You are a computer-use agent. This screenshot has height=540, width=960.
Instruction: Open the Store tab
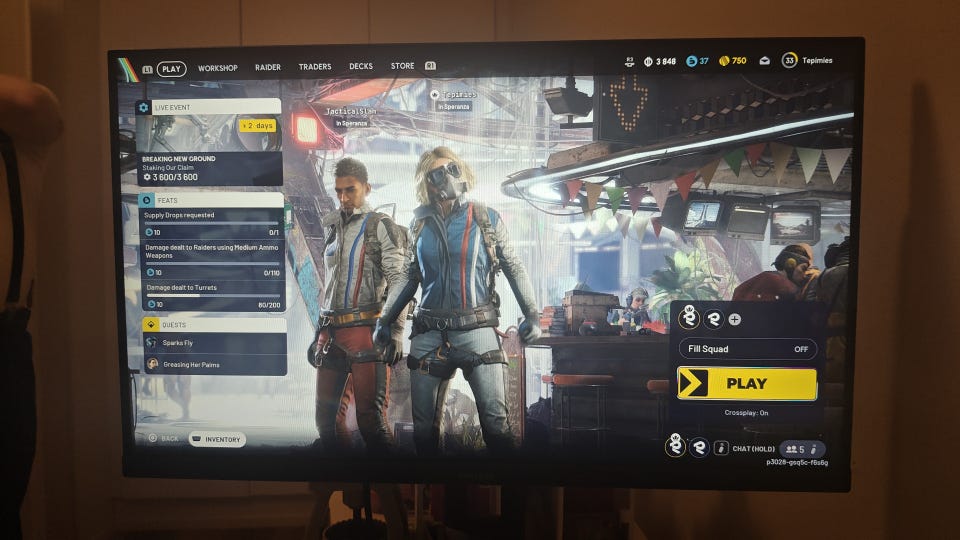(403, 67)
